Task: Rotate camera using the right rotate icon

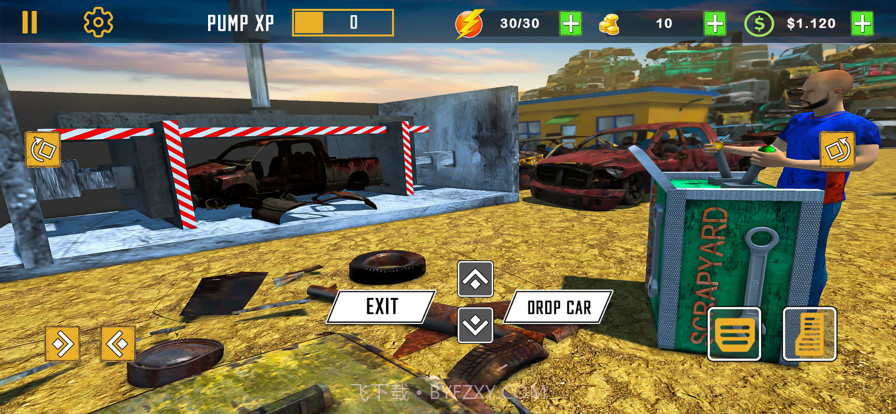Action: pyautogui.click(x=836, y=150)
